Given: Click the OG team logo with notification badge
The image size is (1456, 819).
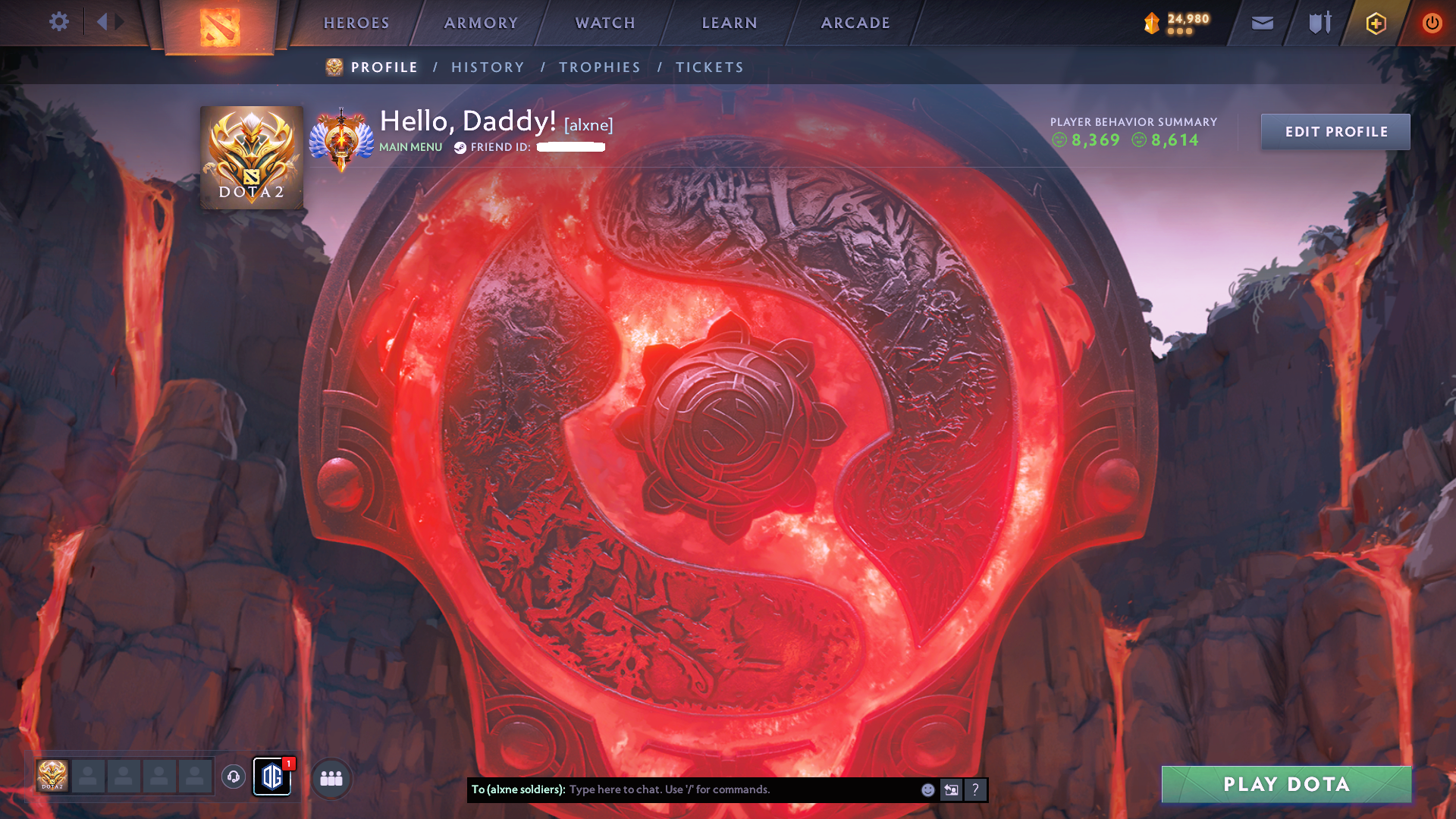Looking at the screenshot, I should (272, 777).
